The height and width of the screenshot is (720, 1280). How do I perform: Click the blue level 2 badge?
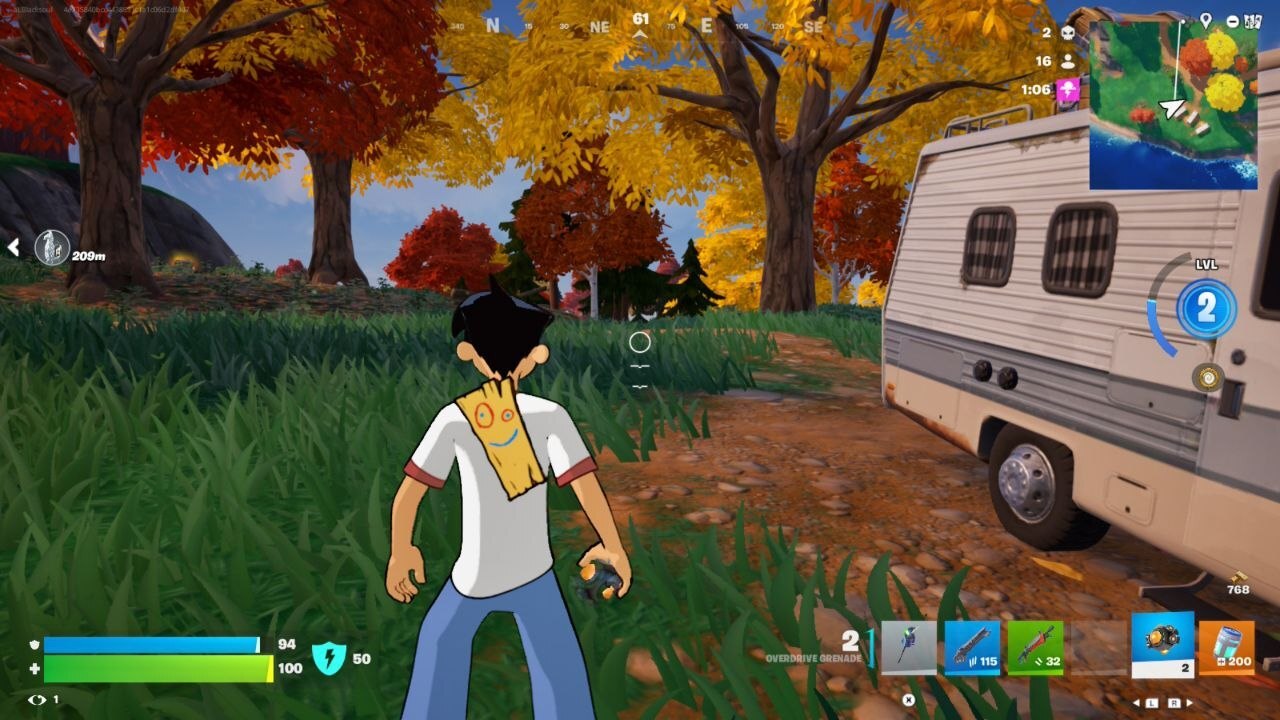click(x=1206, y=308)
